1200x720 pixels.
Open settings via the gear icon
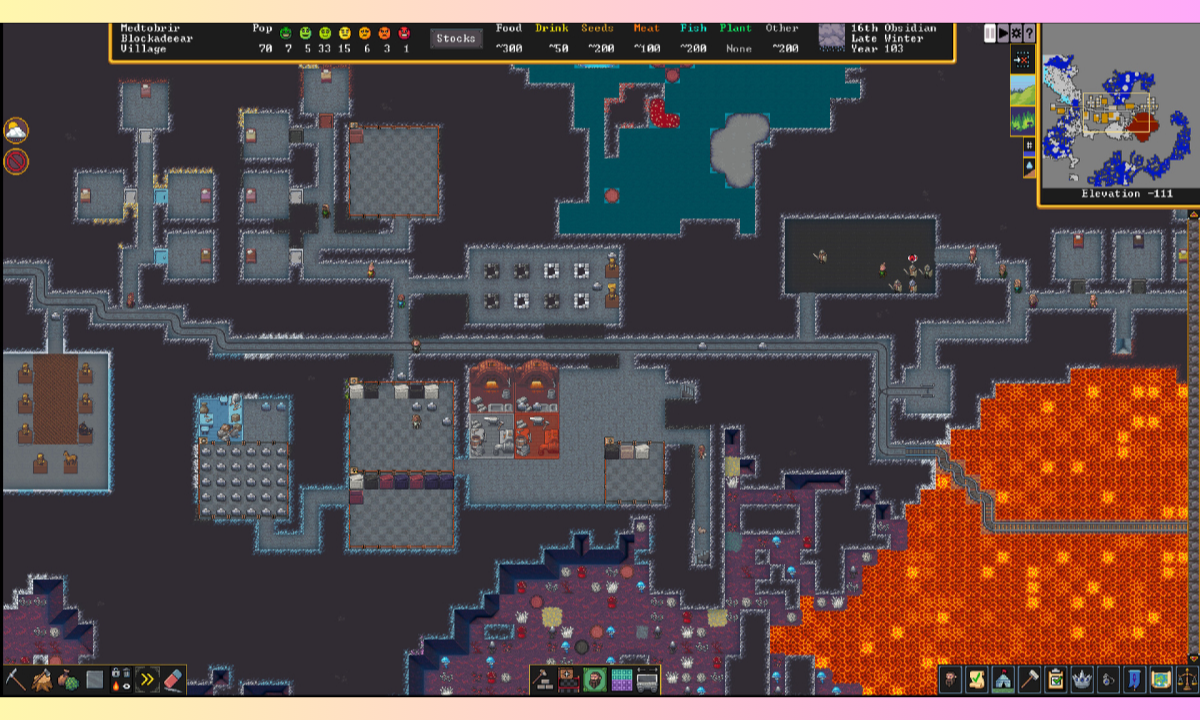coord(1016,34)
